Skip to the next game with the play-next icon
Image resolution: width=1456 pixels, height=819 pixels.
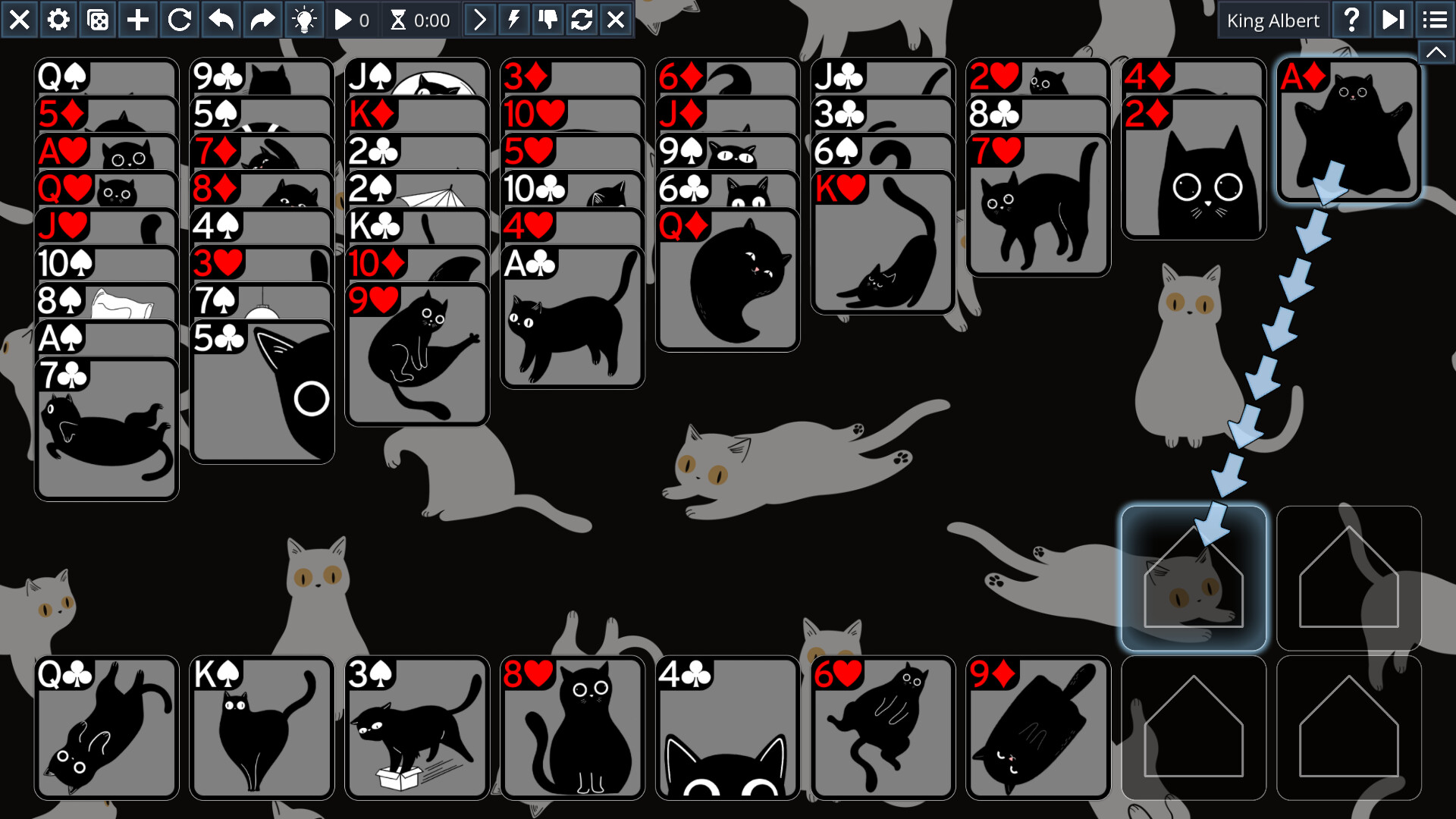(x=1392, y=20)
